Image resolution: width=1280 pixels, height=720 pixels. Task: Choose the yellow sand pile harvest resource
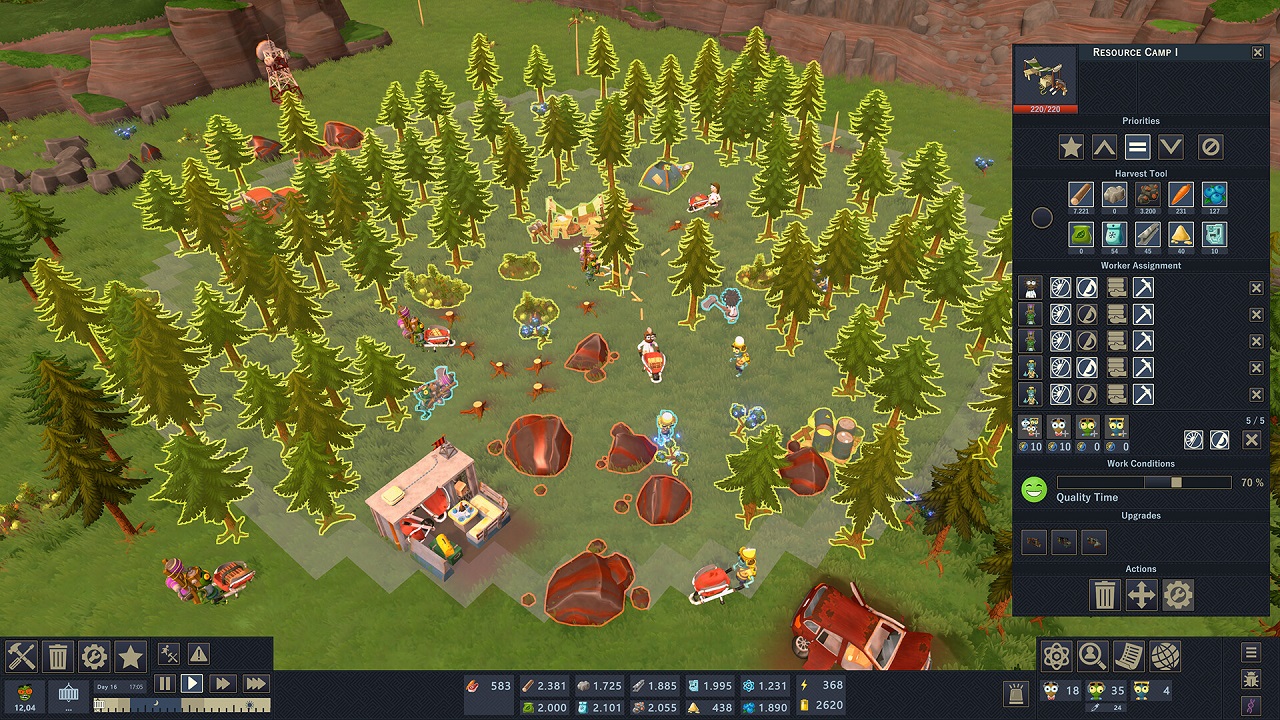tap(1181, 235)
